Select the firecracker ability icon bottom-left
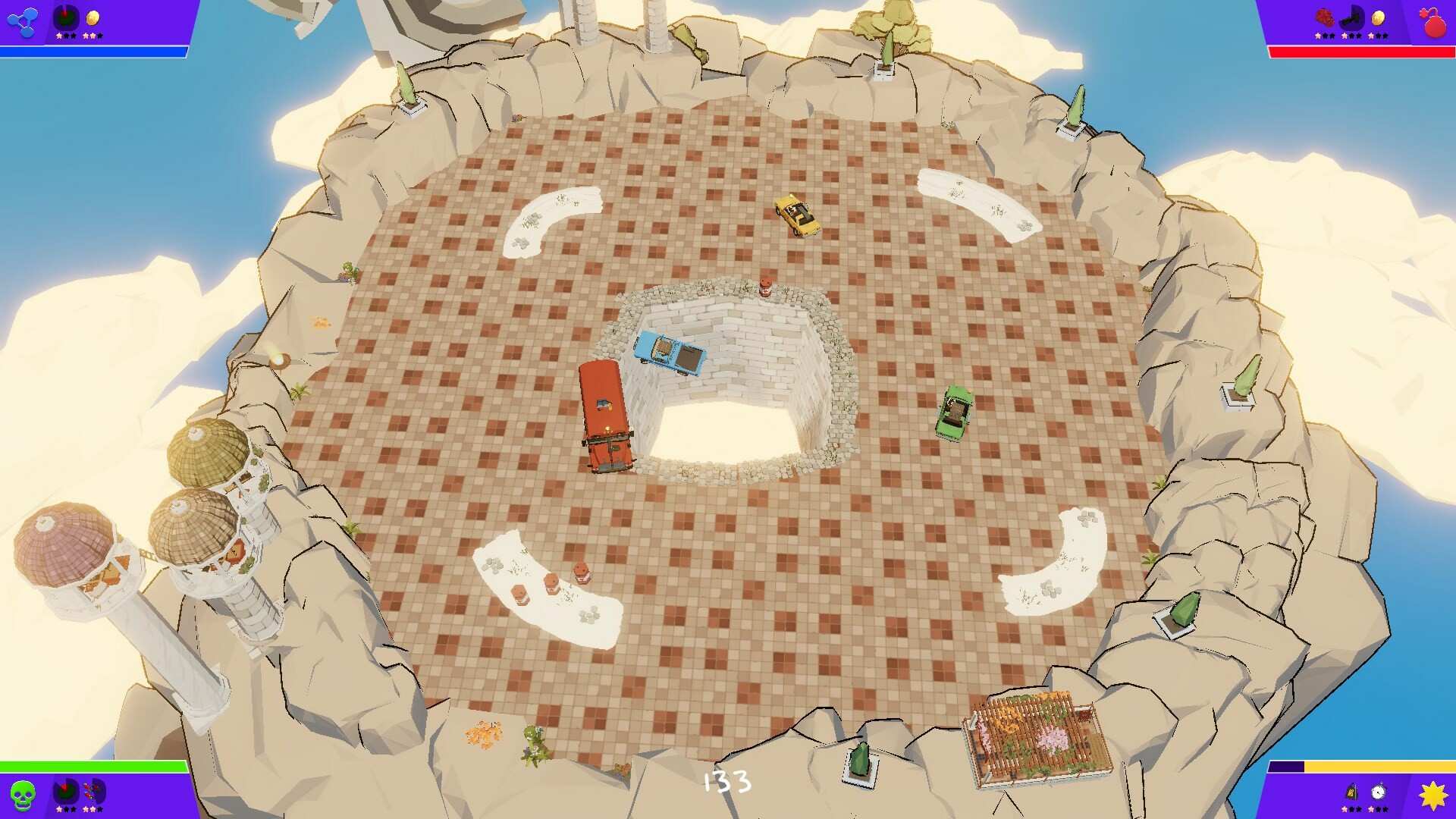The width and height of the screenshot is (1456, 819). pos(92,791)
